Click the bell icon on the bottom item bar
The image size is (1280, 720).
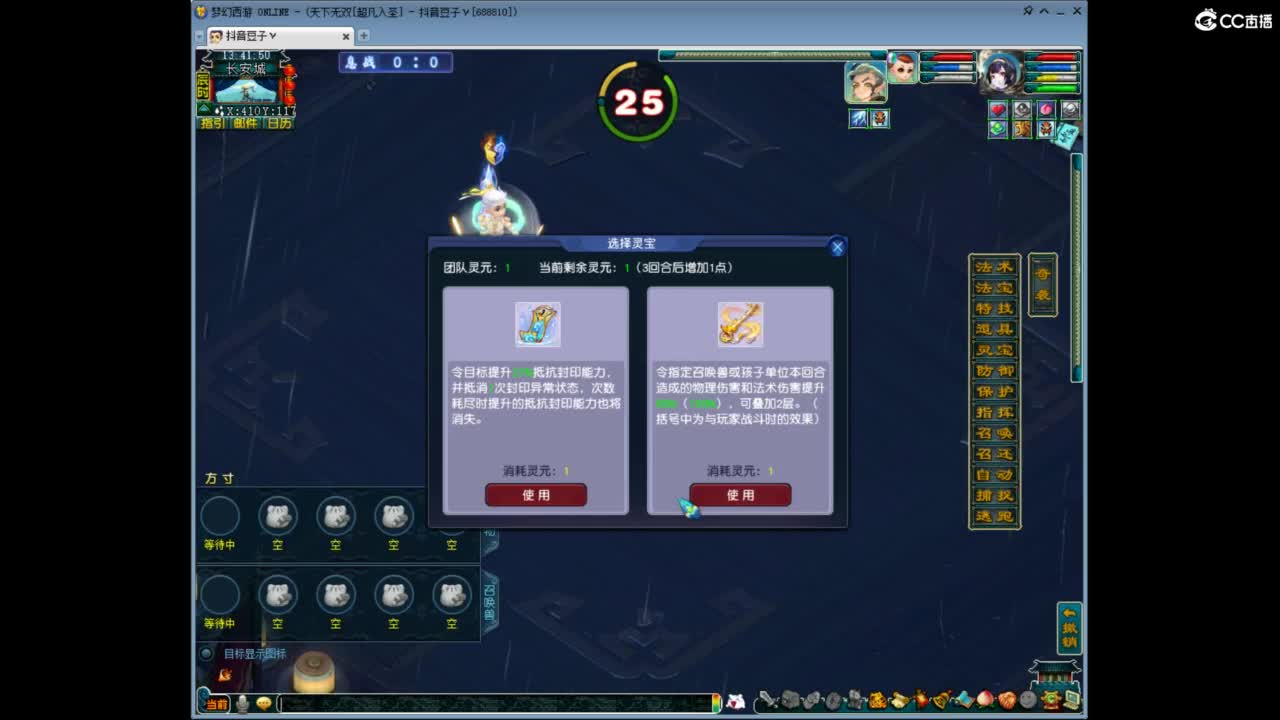(x=939, y=701)
